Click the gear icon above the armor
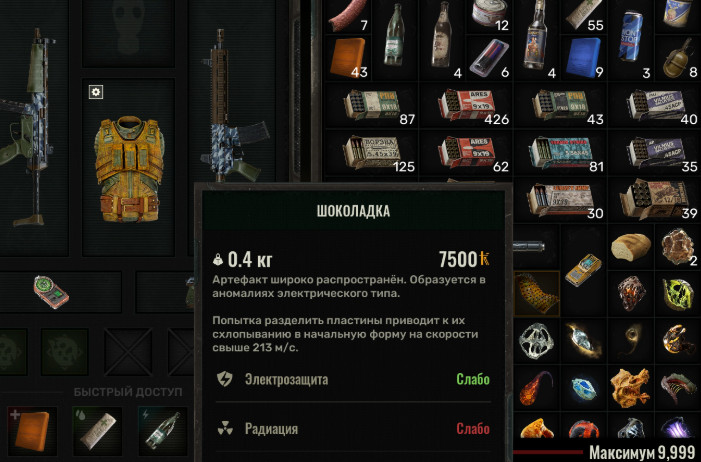 [96, 92]
